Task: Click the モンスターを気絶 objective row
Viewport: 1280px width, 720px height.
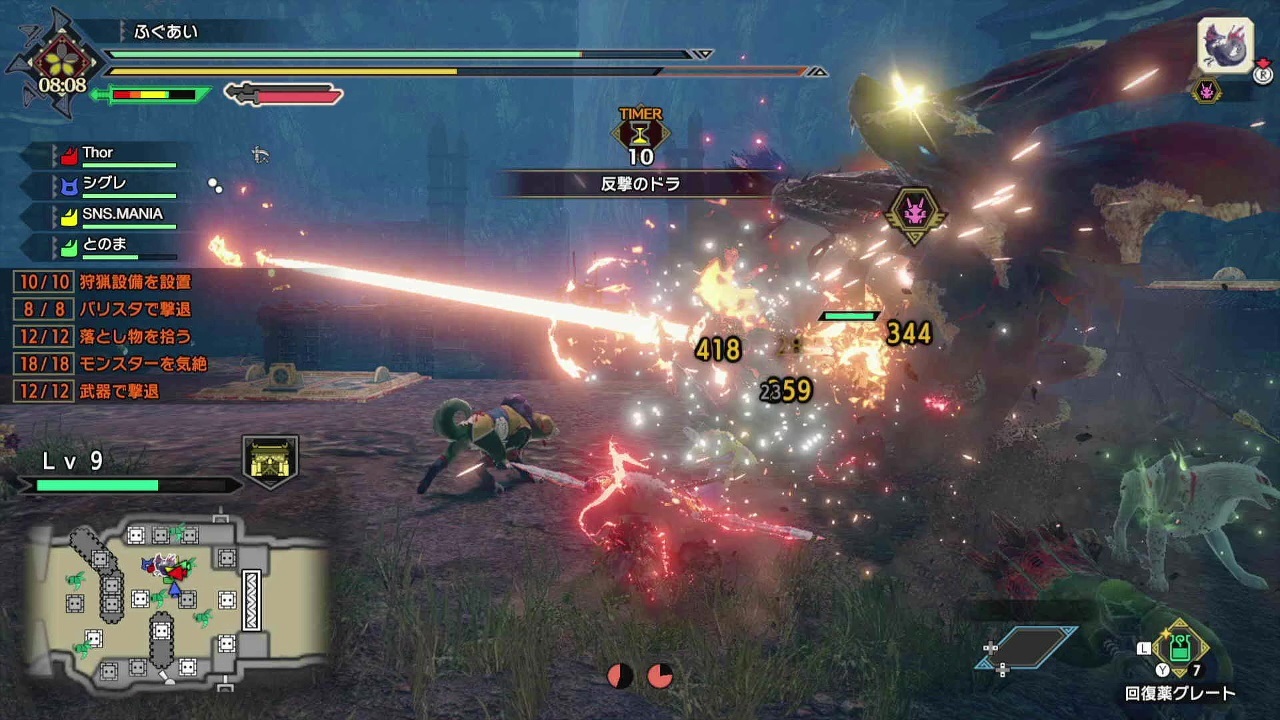Action: pos(110,364)
